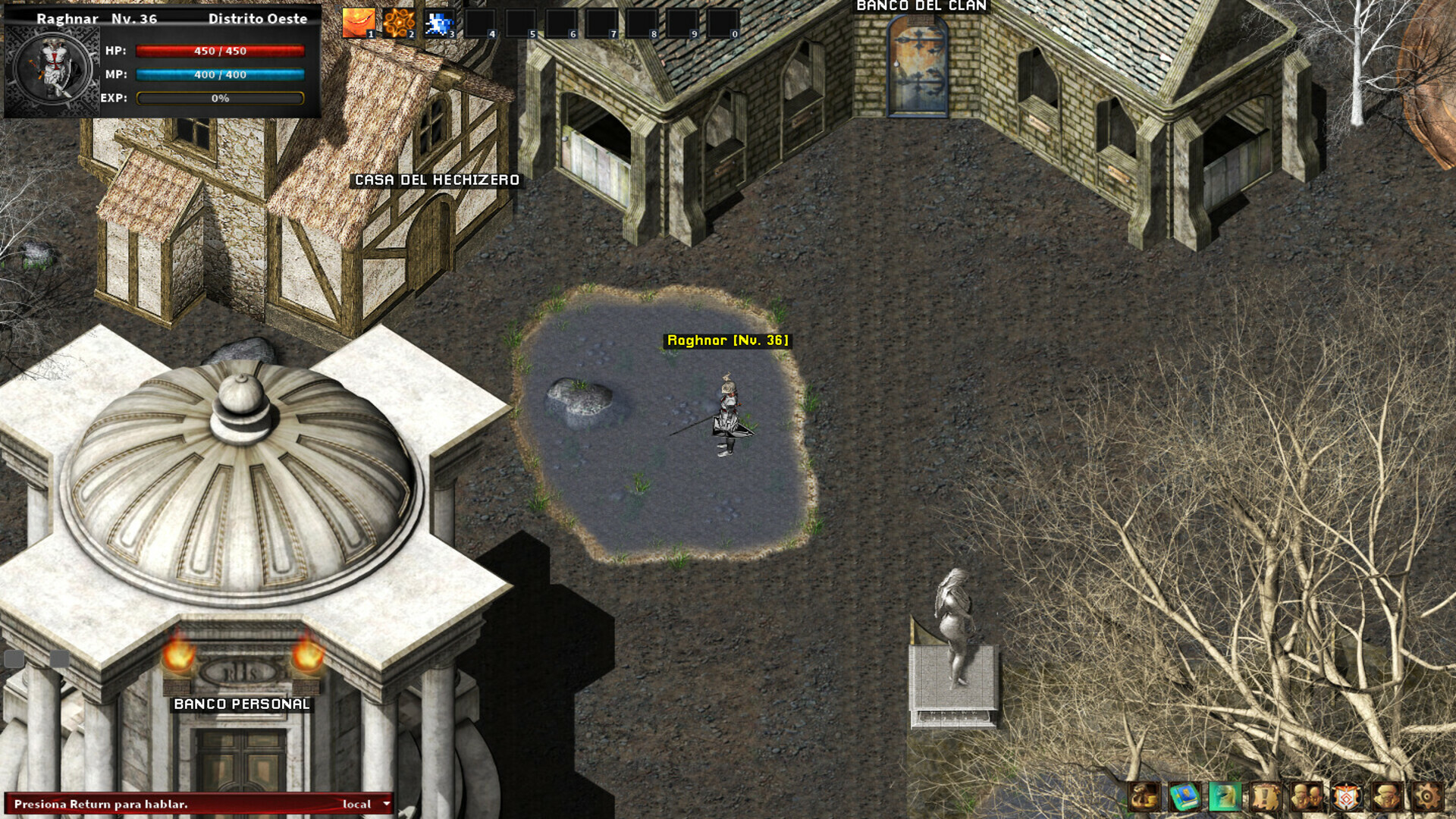This screenshot has height=819, width=1456.
Task: Open the character profile head icon
Action: point(1385,797)
